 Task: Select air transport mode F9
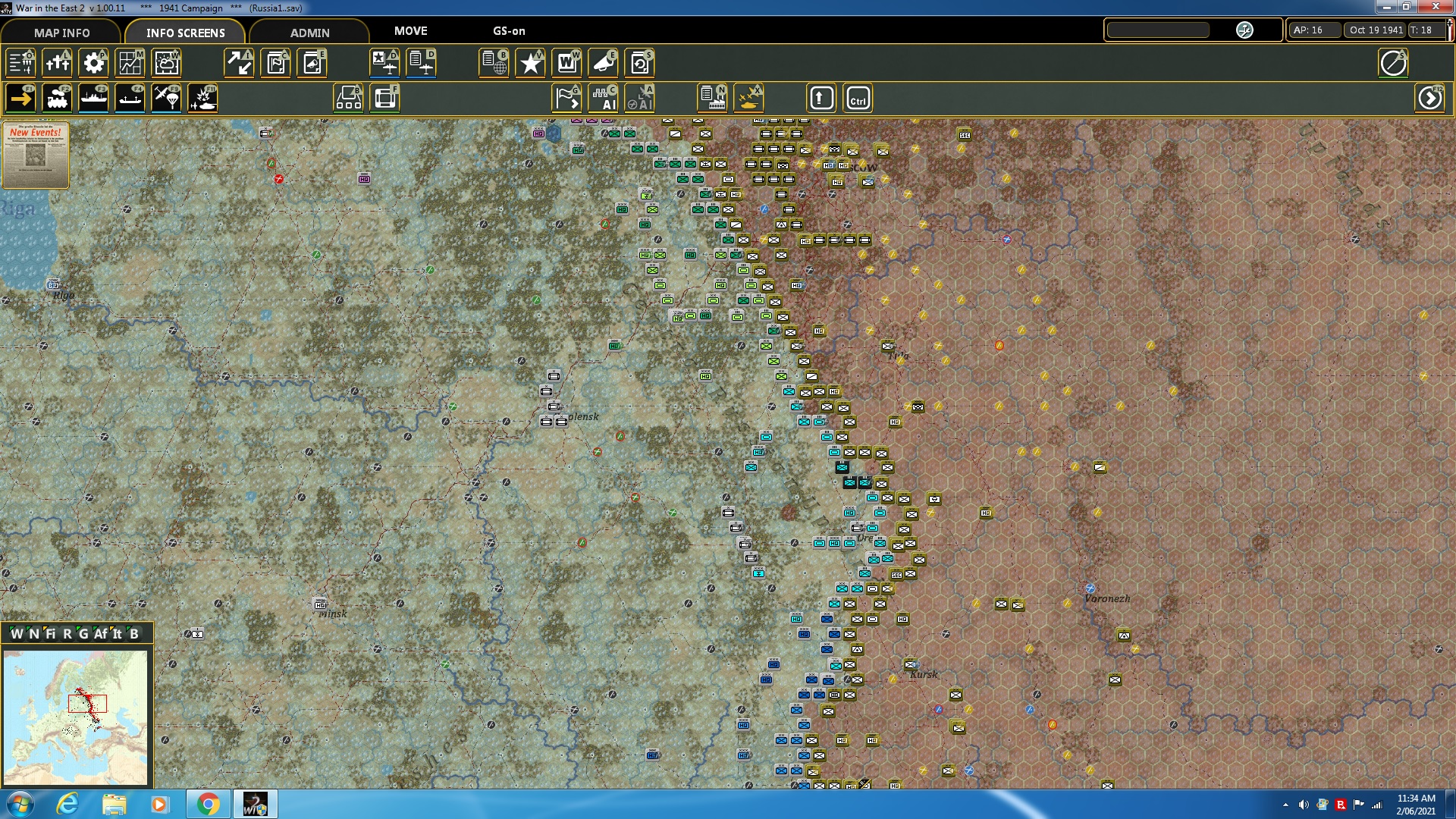166,97
